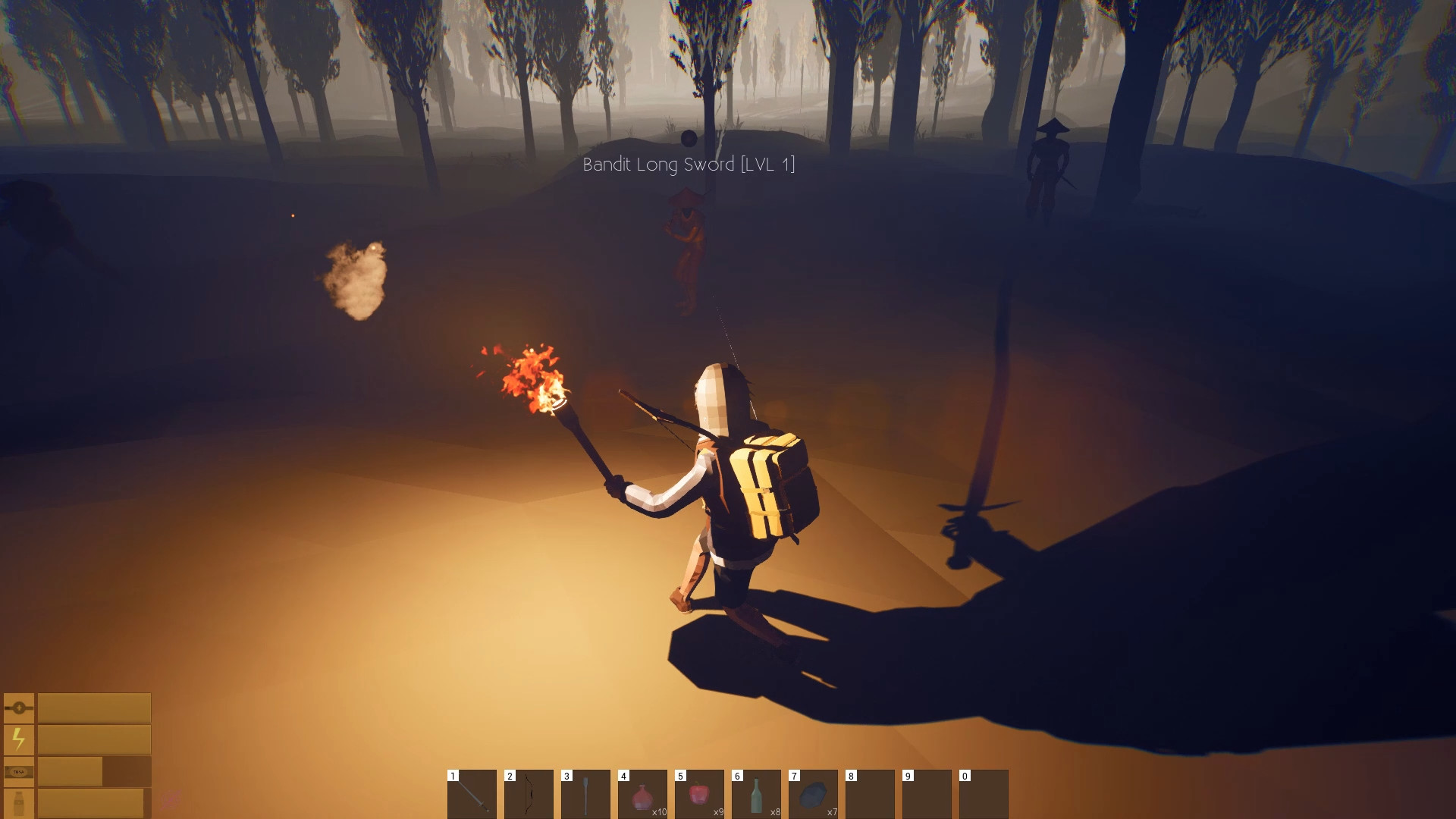Screen dimensions: 1456x819
Task: Click the lightning stamina icon
Action: point(18,738)
